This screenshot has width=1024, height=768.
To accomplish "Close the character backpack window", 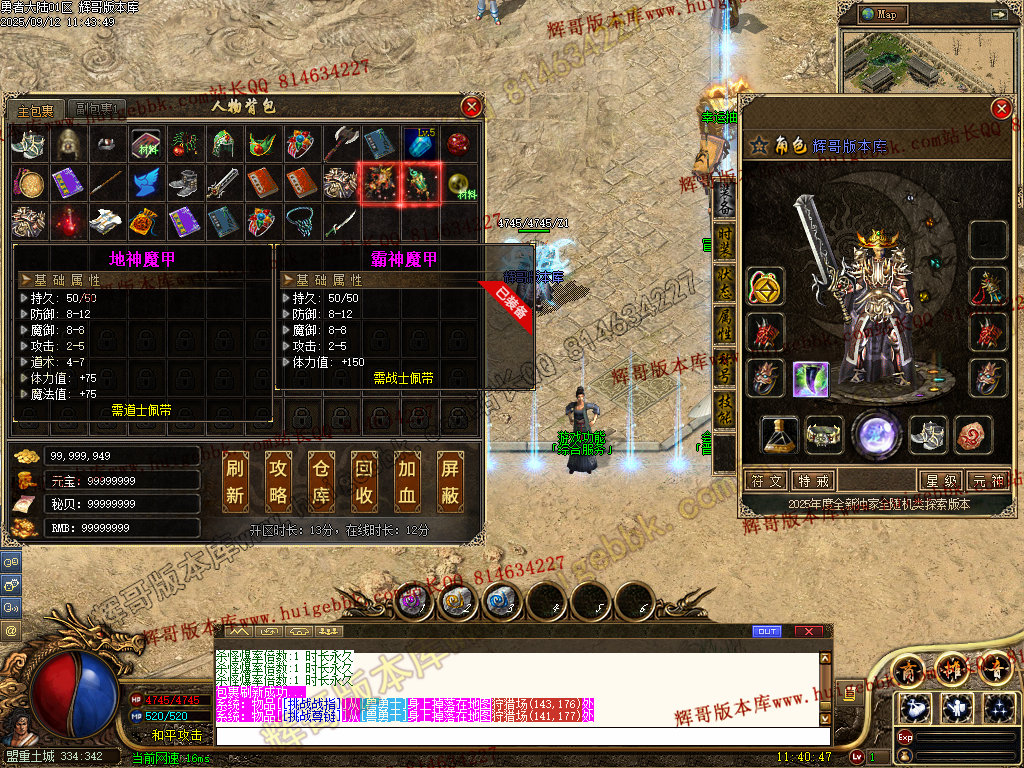I will pyautogui.click(x=472, y=106).
